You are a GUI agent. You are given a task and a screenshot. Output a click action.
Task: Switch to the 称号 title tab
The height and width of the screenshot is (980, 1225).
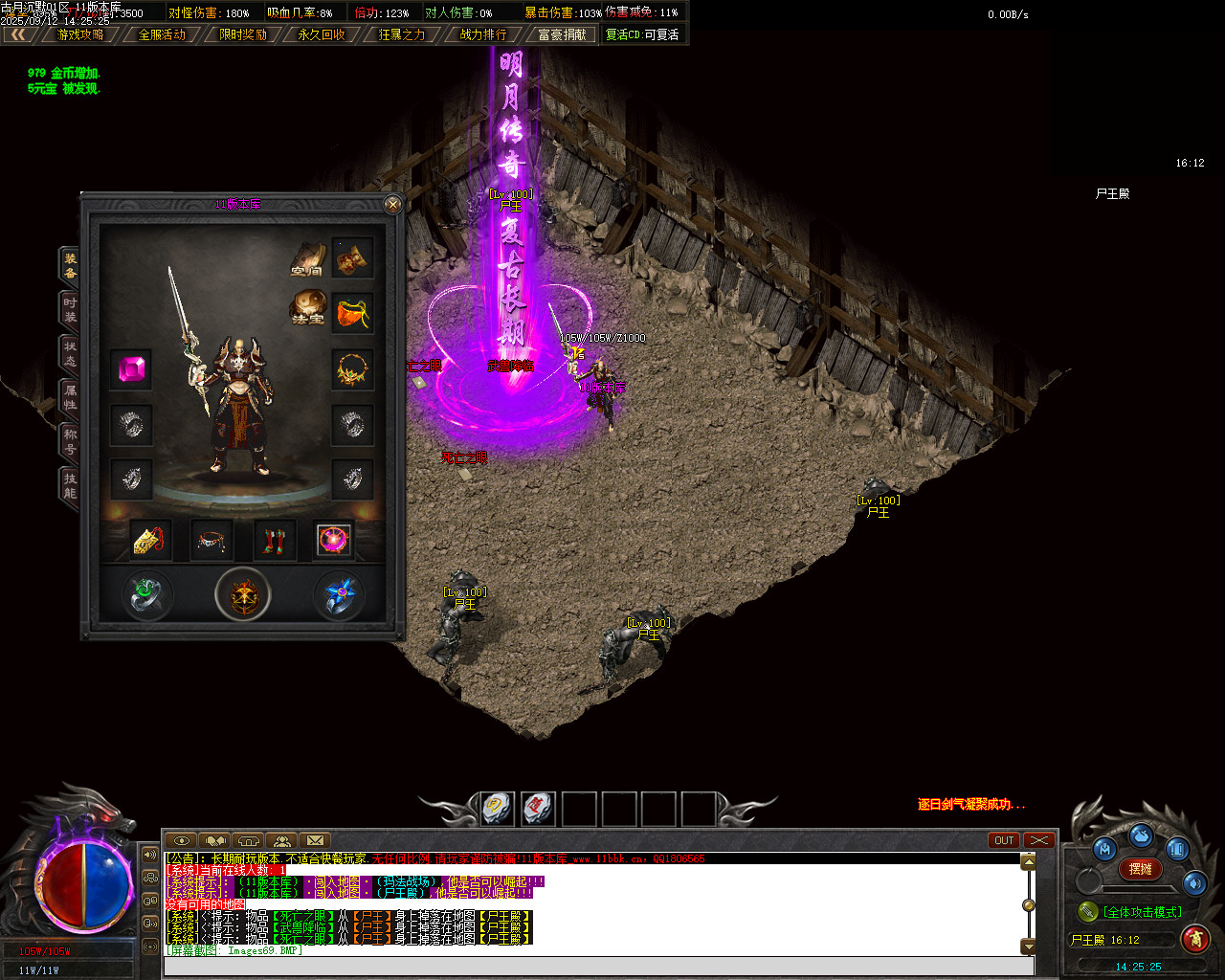[x=70, y=441]
